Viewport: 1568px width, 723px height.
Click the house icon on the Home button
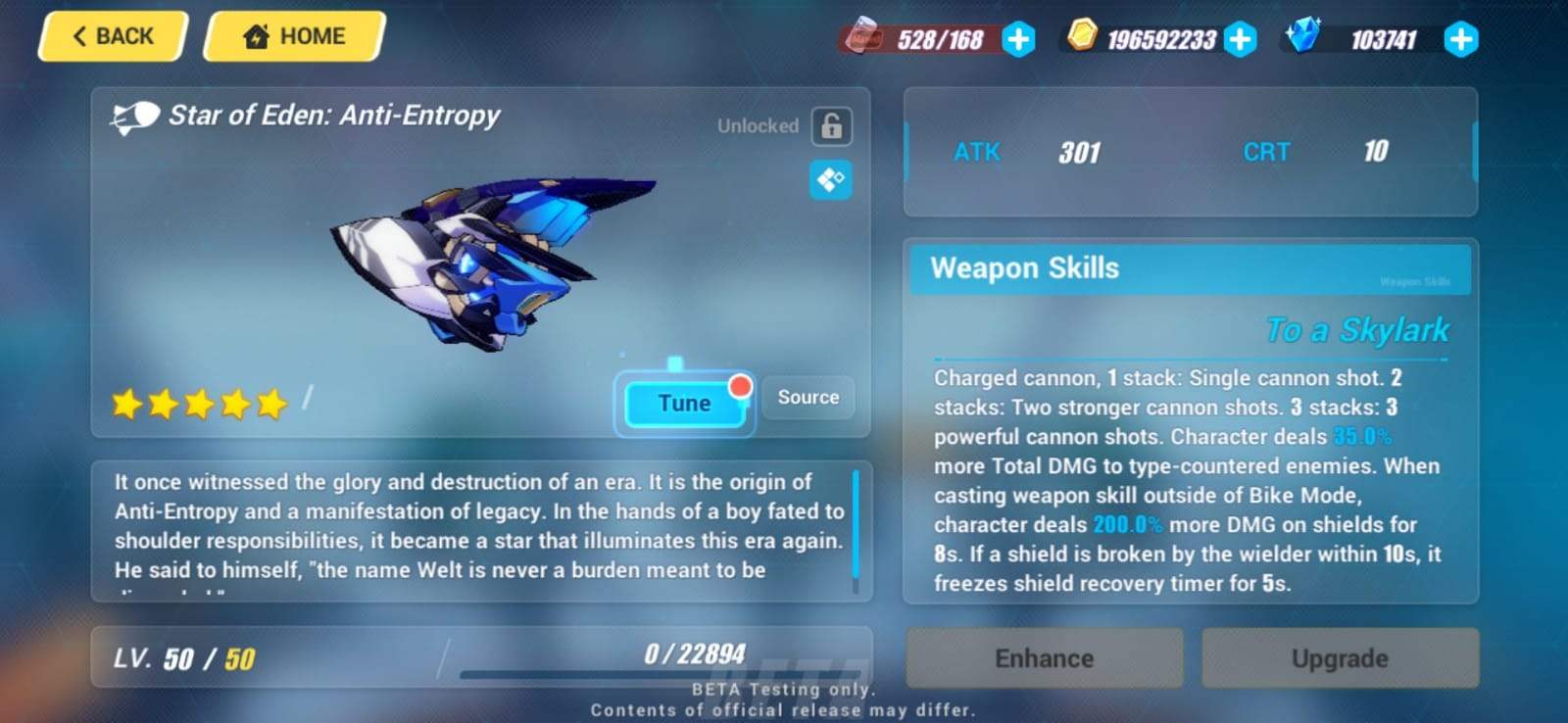click(x=257, y=35)
